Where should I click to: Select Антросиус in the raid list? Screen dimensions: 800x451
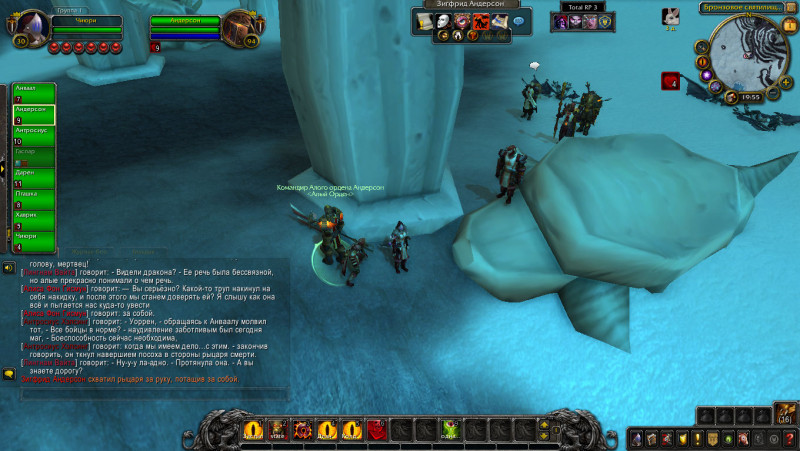coord(33,135)
